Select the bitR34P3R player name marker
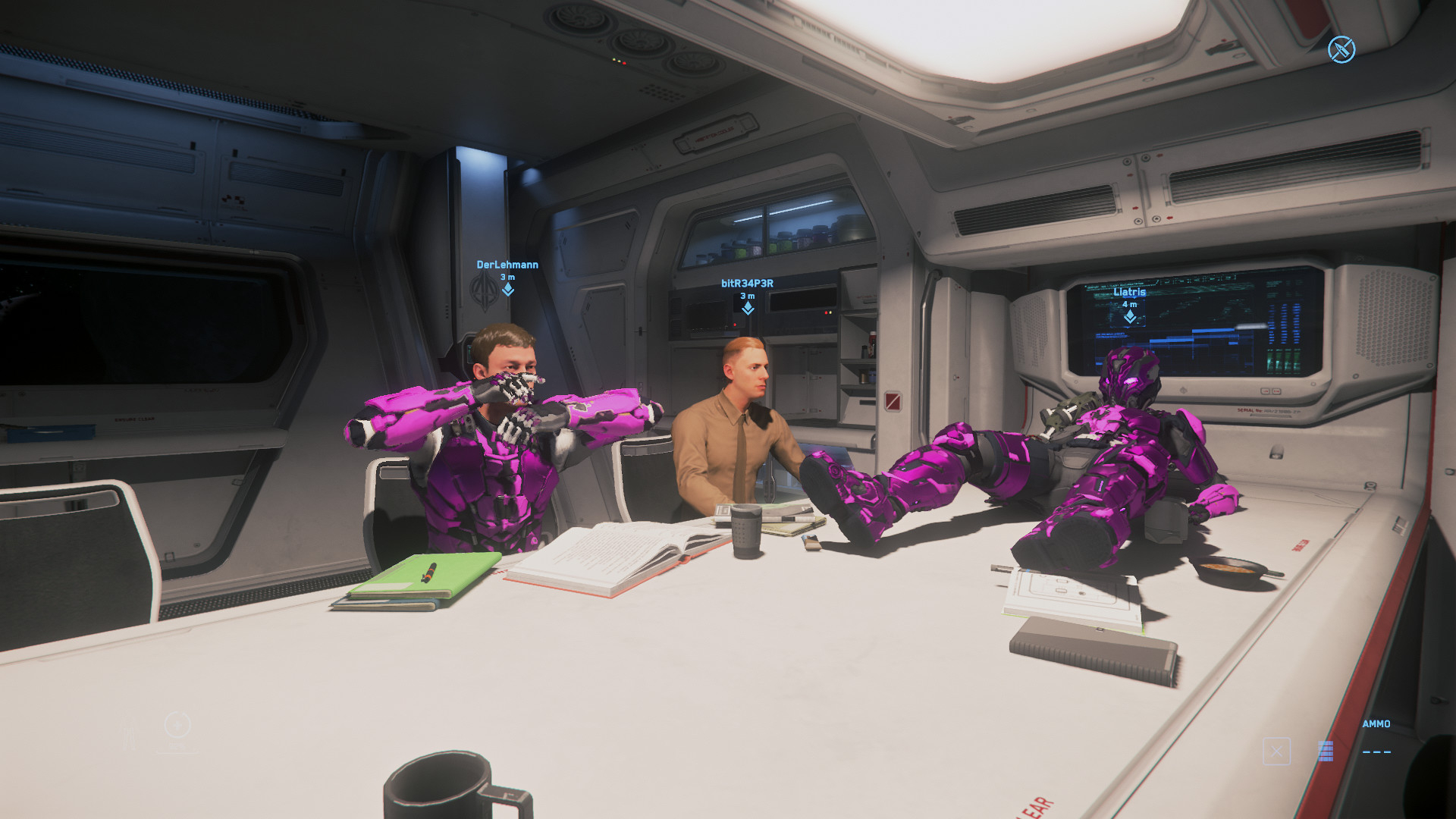Viewport: 1456px width, 819px height. 747,284
